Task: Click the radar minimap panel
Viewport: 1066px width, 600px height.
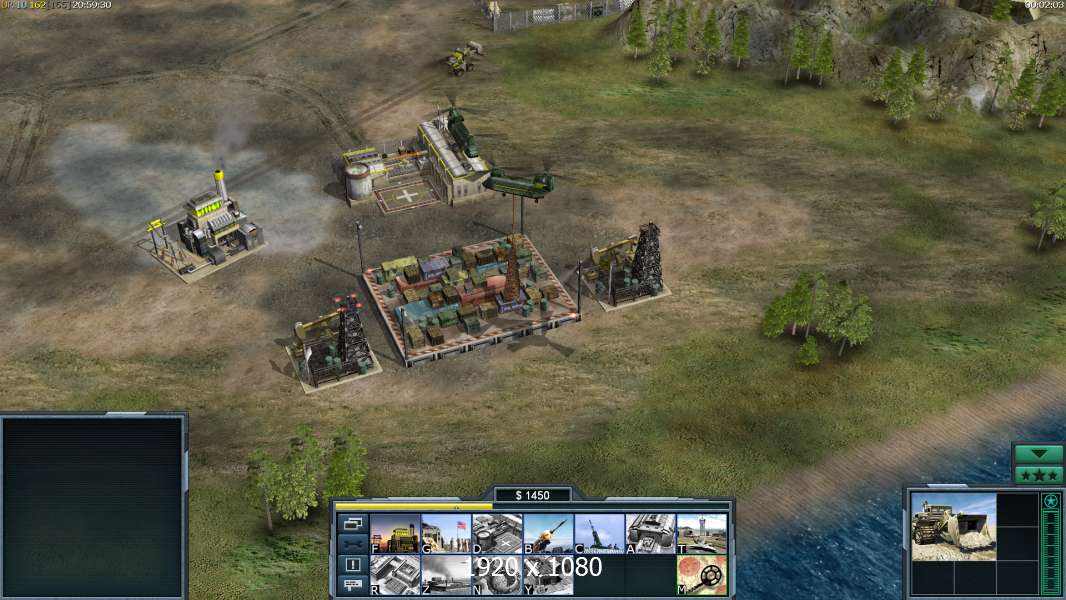Action: [93, 507]
